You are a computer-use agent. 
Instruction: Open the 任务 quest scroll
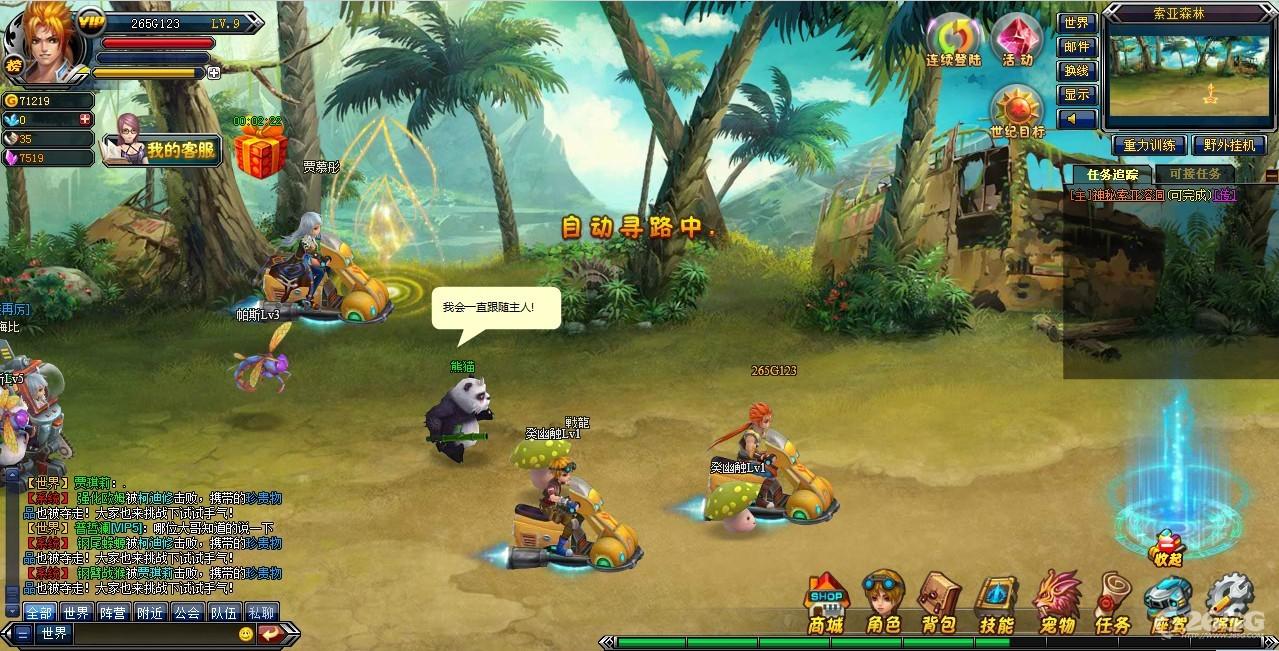point(1112,603)
